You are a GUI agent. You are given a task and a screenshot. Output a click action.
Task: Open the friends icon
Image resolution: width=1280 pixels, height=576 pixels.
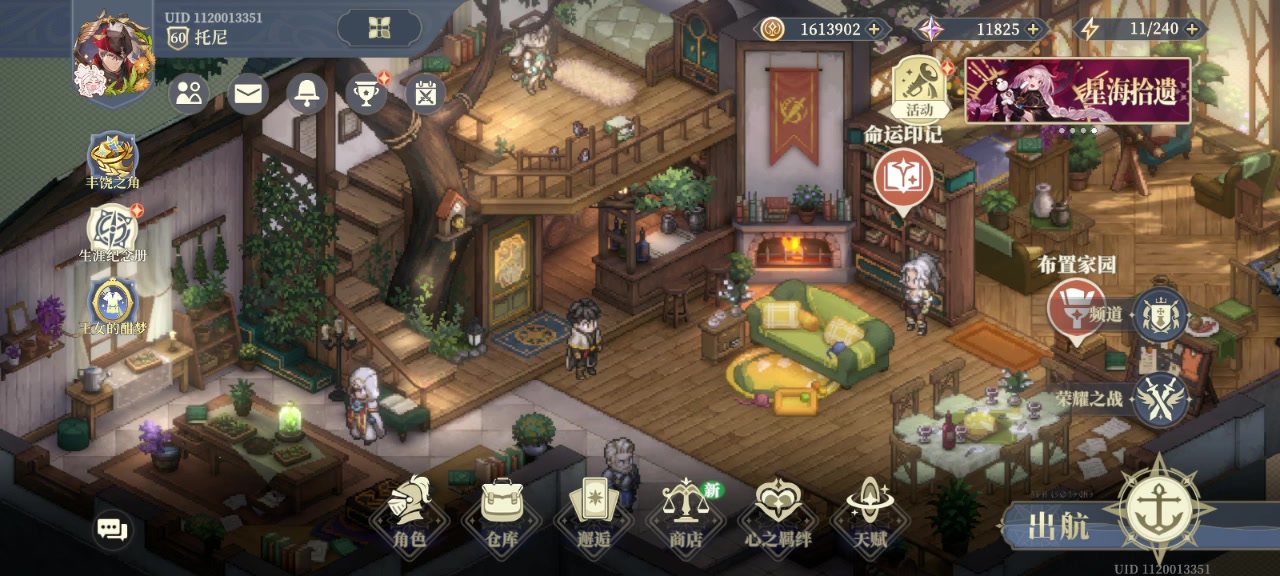click(188, 94)
